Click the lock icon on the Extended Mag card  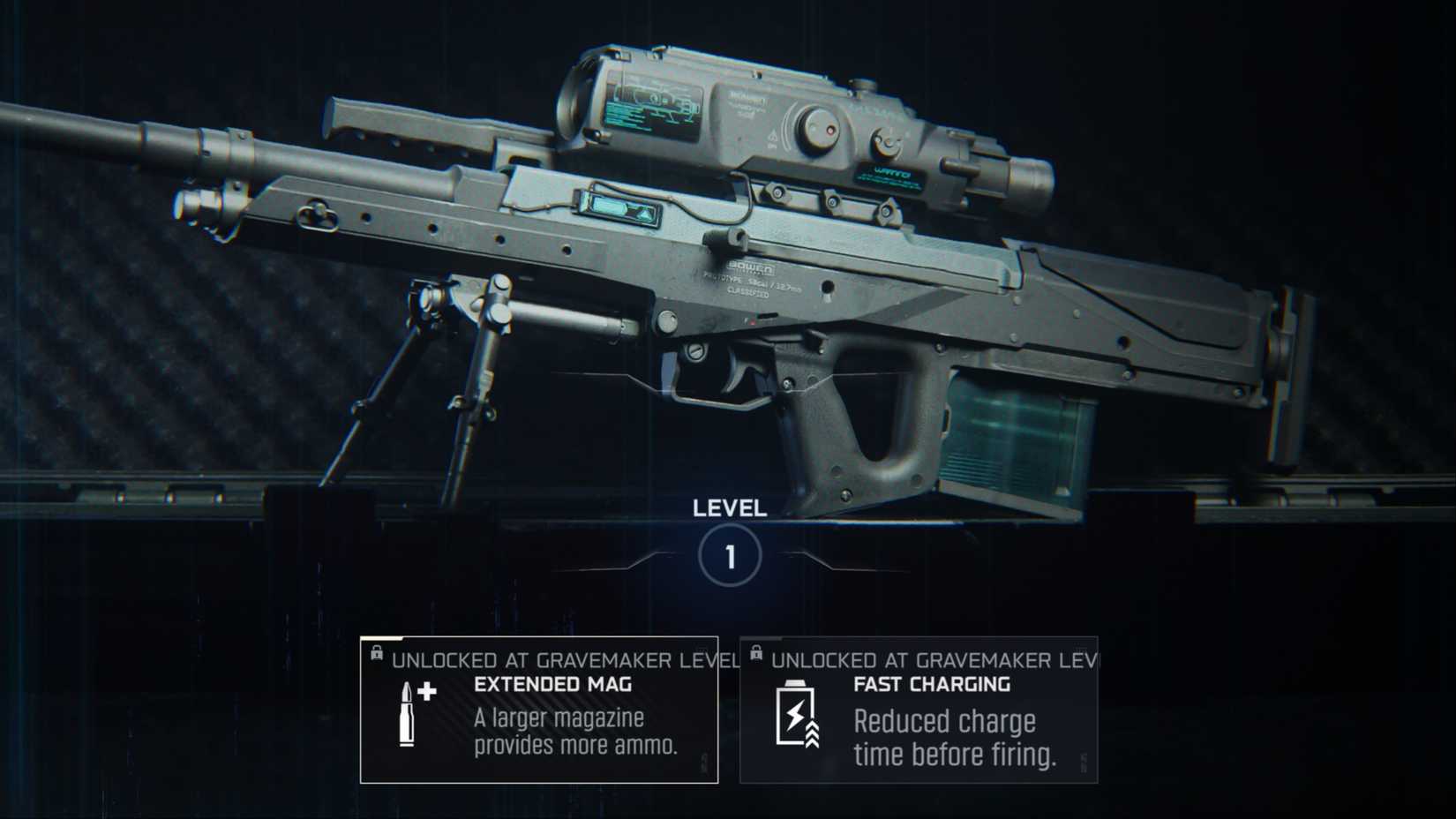point(377,654)
